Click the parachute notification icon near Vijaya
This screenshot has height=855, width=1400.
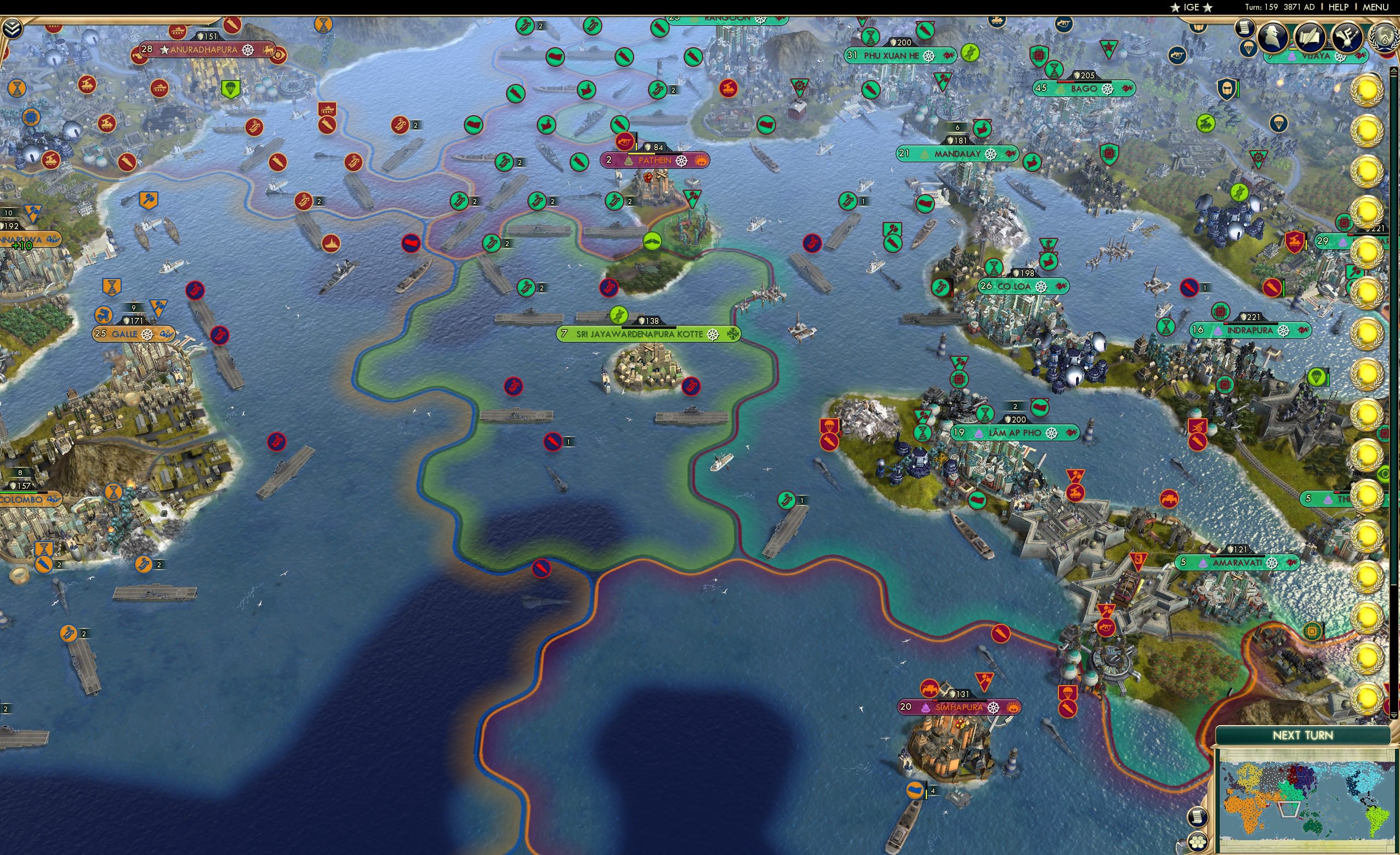click(1248, 48)
